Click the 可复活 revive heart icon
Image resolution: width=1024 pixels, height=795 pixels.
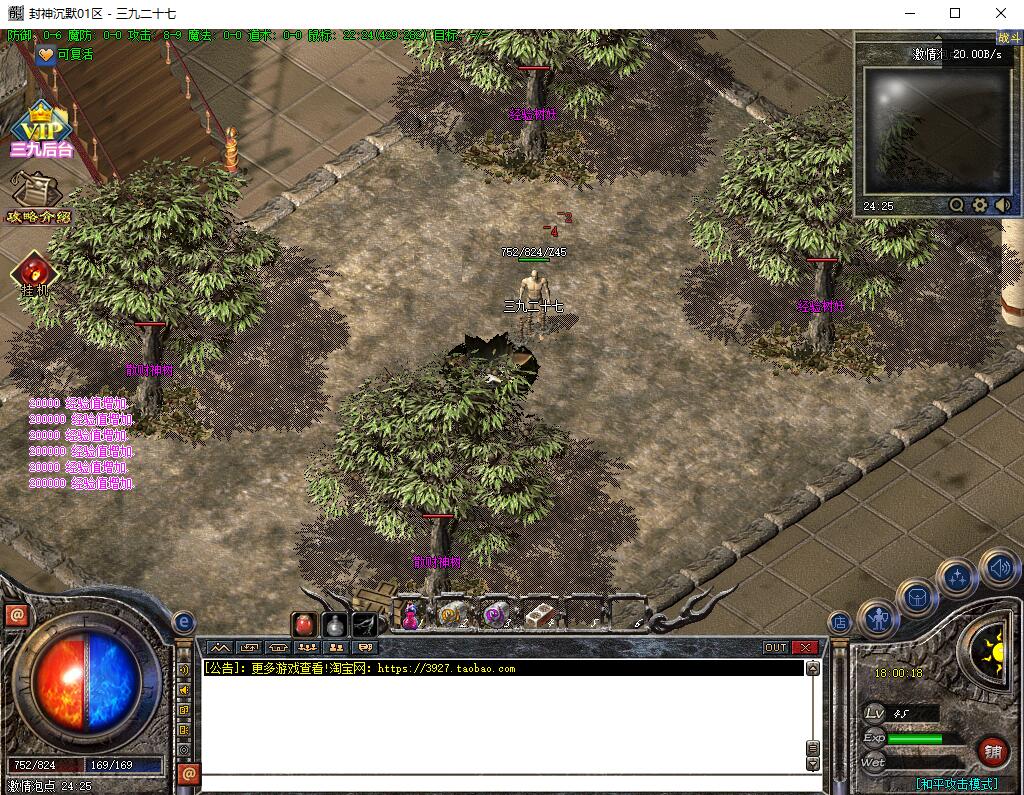[x=46, y=55]
